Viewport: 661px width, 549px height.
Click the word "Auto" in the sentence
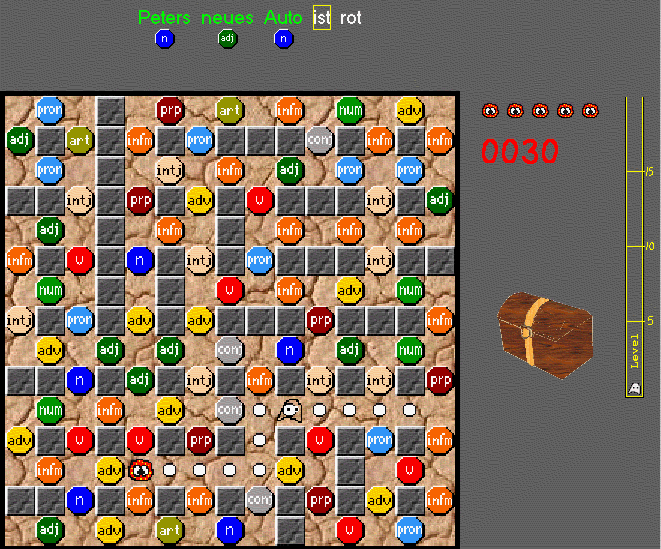[x=284, y=18]
